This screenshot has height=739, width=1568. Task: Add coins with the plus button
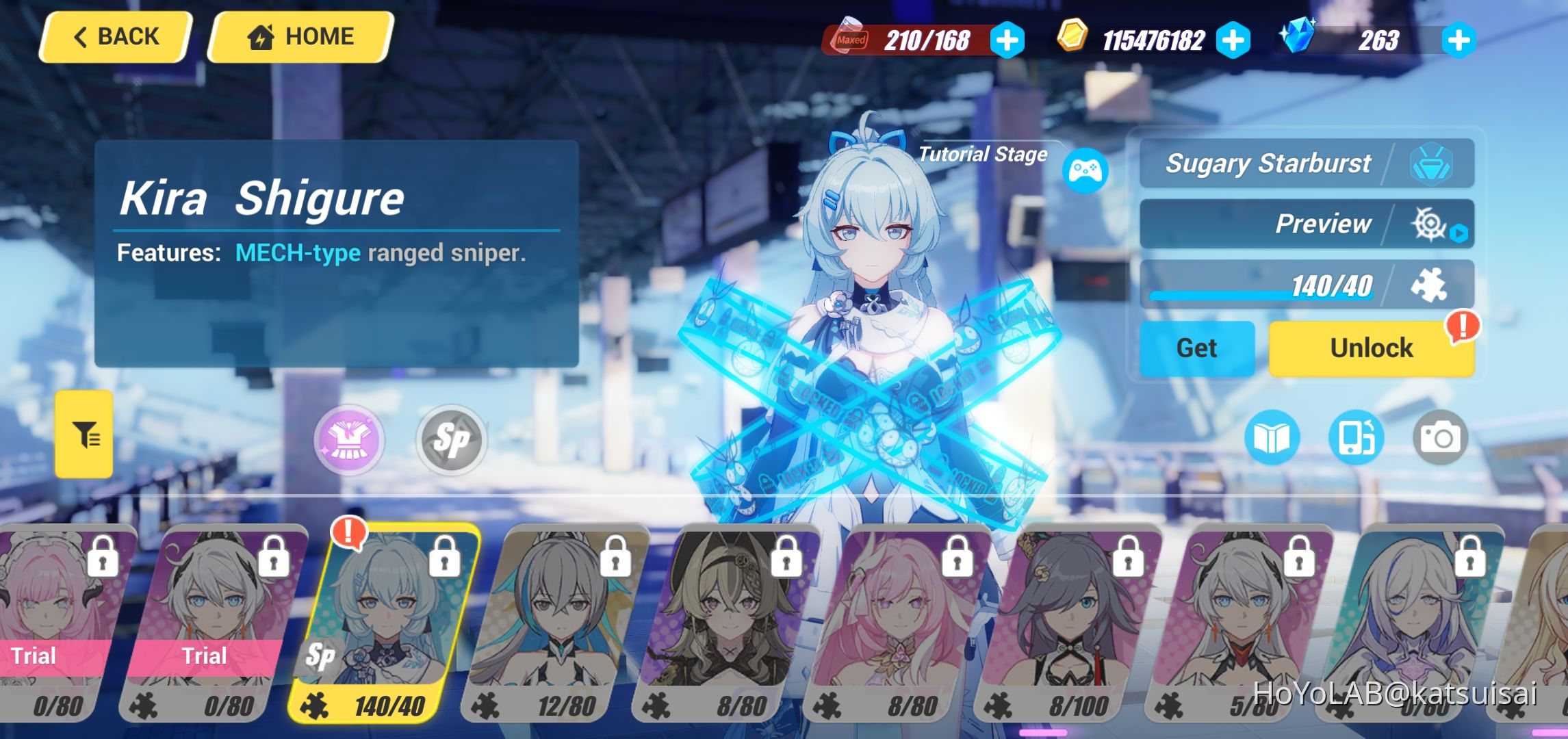point(1232,40)
